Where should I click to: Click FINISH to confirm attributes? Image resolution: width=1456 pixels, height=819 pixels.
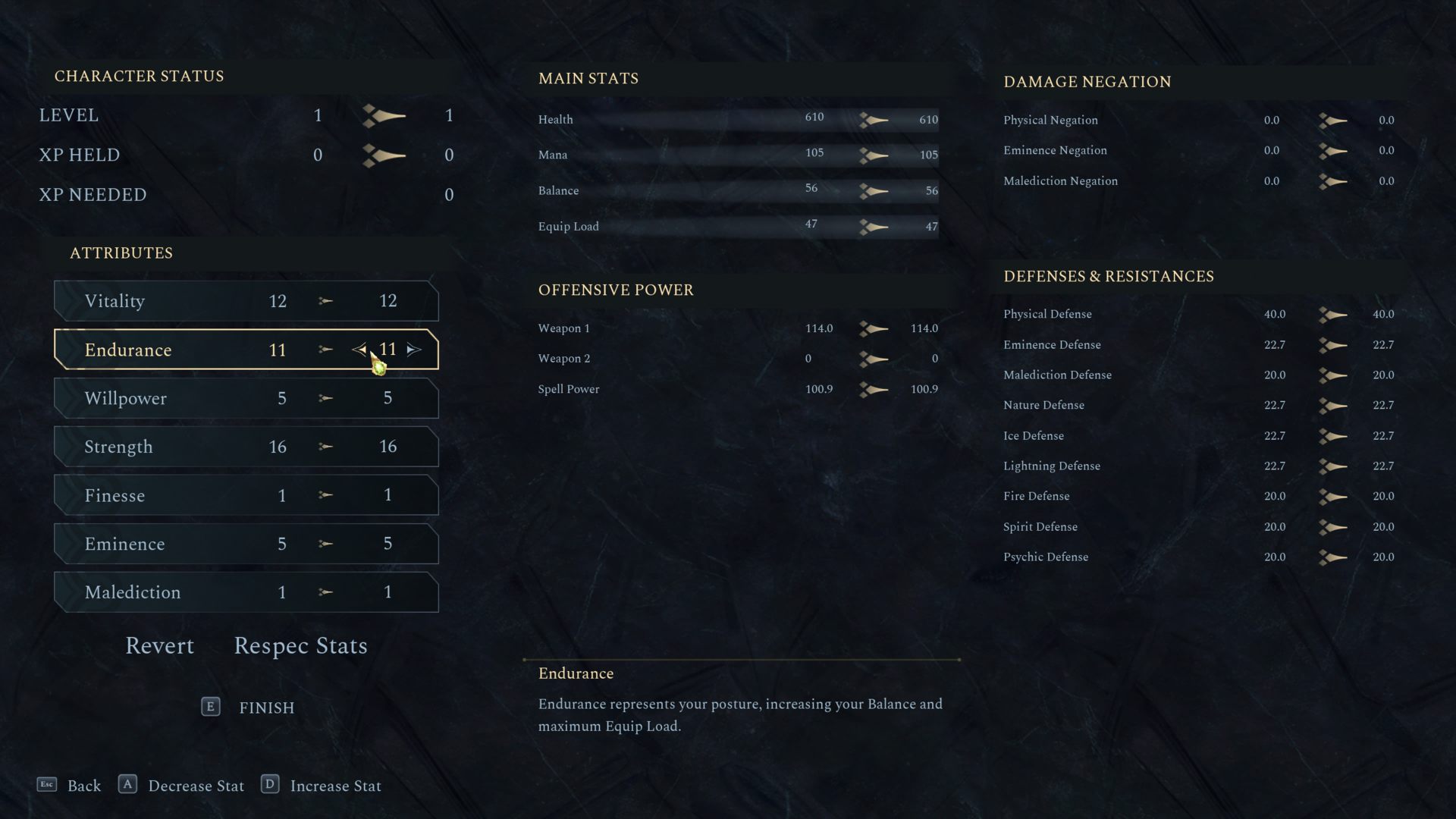tap(265, 708)
